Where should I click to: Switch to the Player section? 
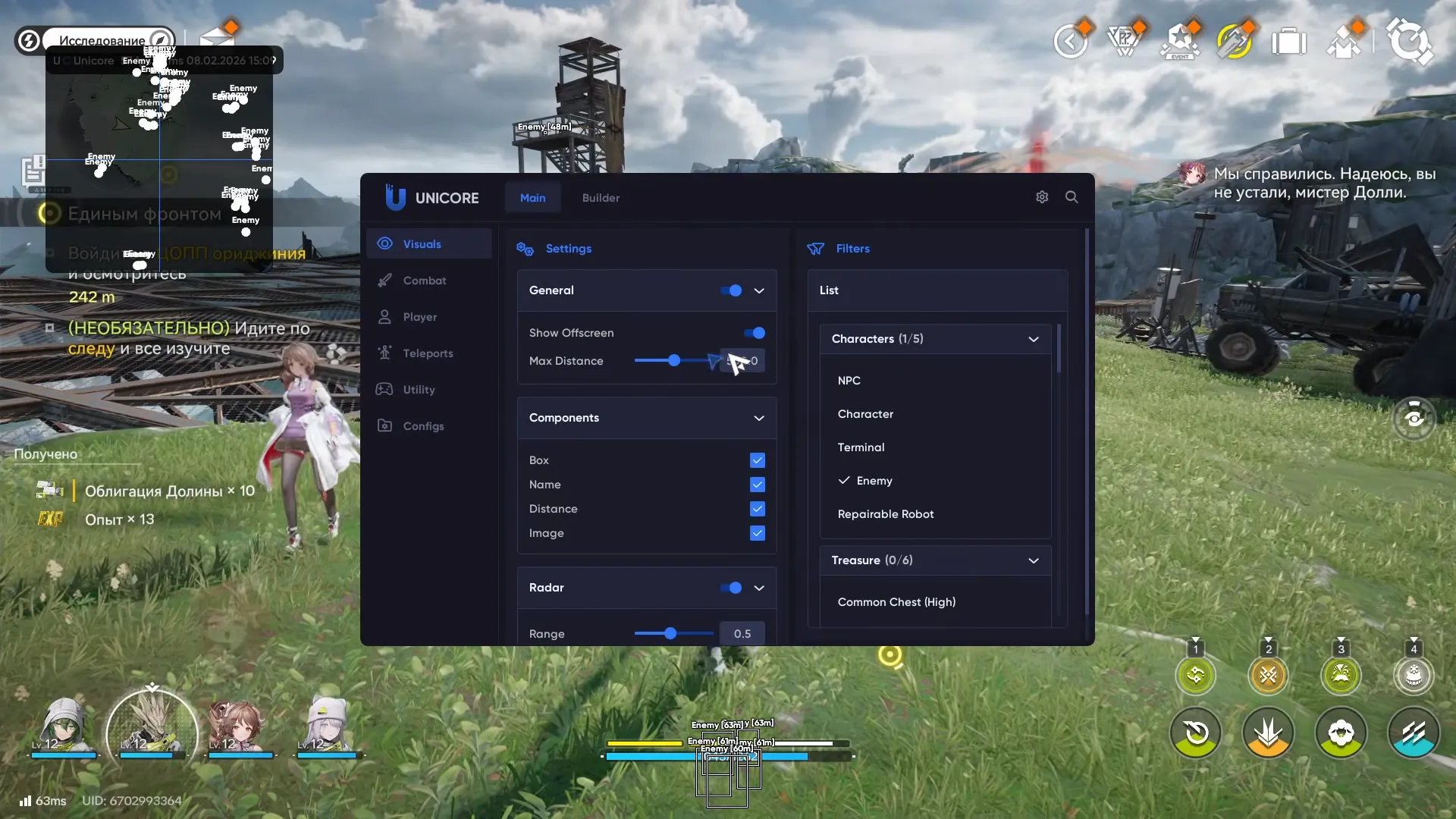421,316
